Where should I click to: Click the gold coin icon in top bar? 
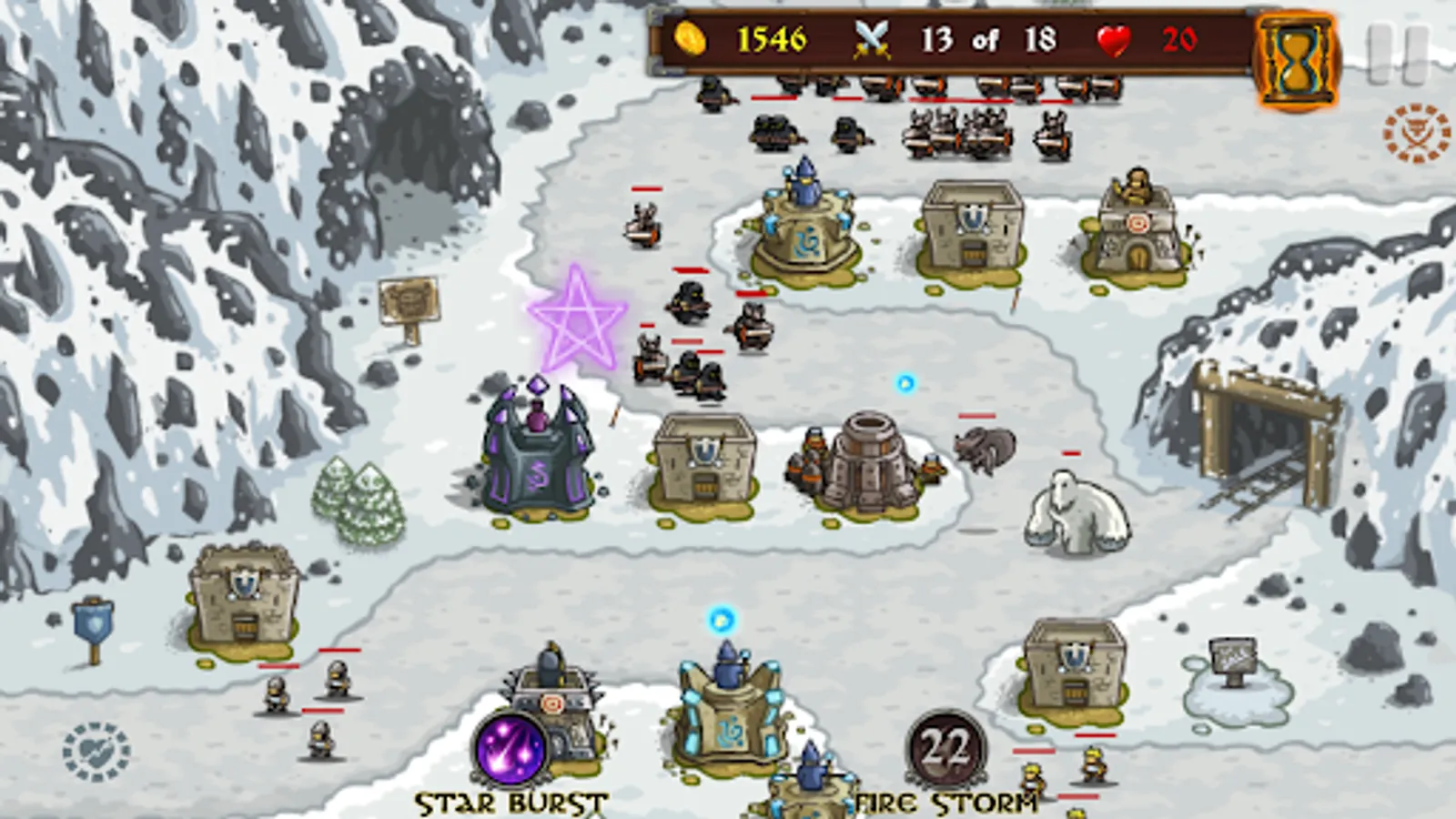pyautogui.click(x=694, y=39)
